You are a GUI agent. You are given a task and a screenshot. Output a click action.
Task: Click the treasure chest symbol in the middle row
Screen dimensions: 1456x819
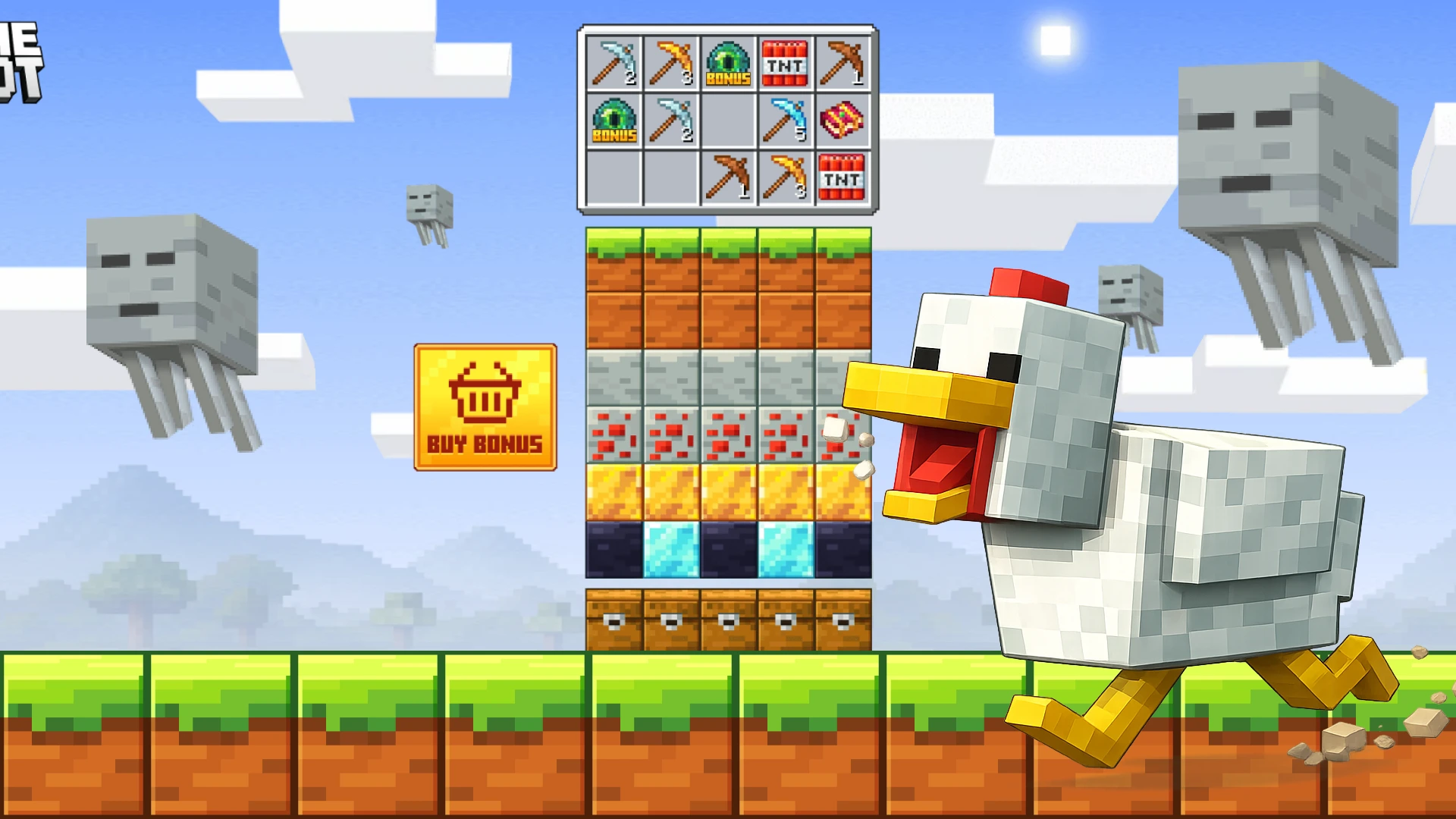(843, 121)
